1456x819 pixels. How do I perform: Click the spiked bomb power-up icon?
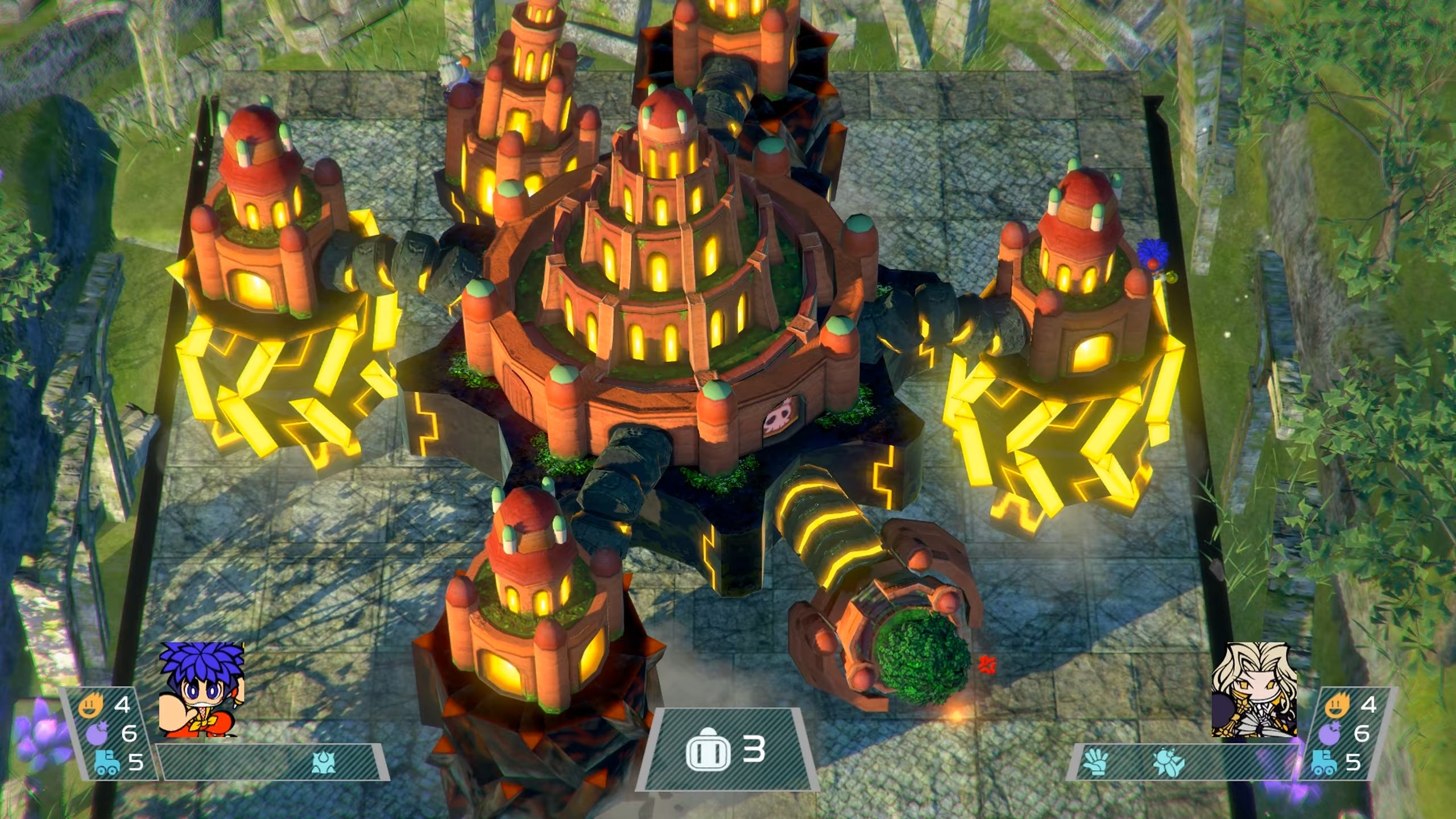[x=324, y=764]
